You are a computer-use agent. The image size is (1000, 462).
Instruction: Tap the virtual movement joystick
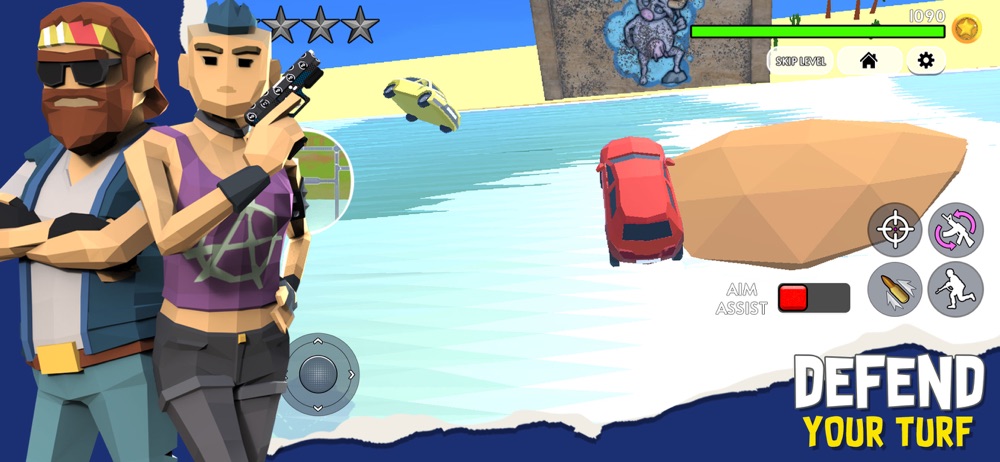click(x=318, y=374)
